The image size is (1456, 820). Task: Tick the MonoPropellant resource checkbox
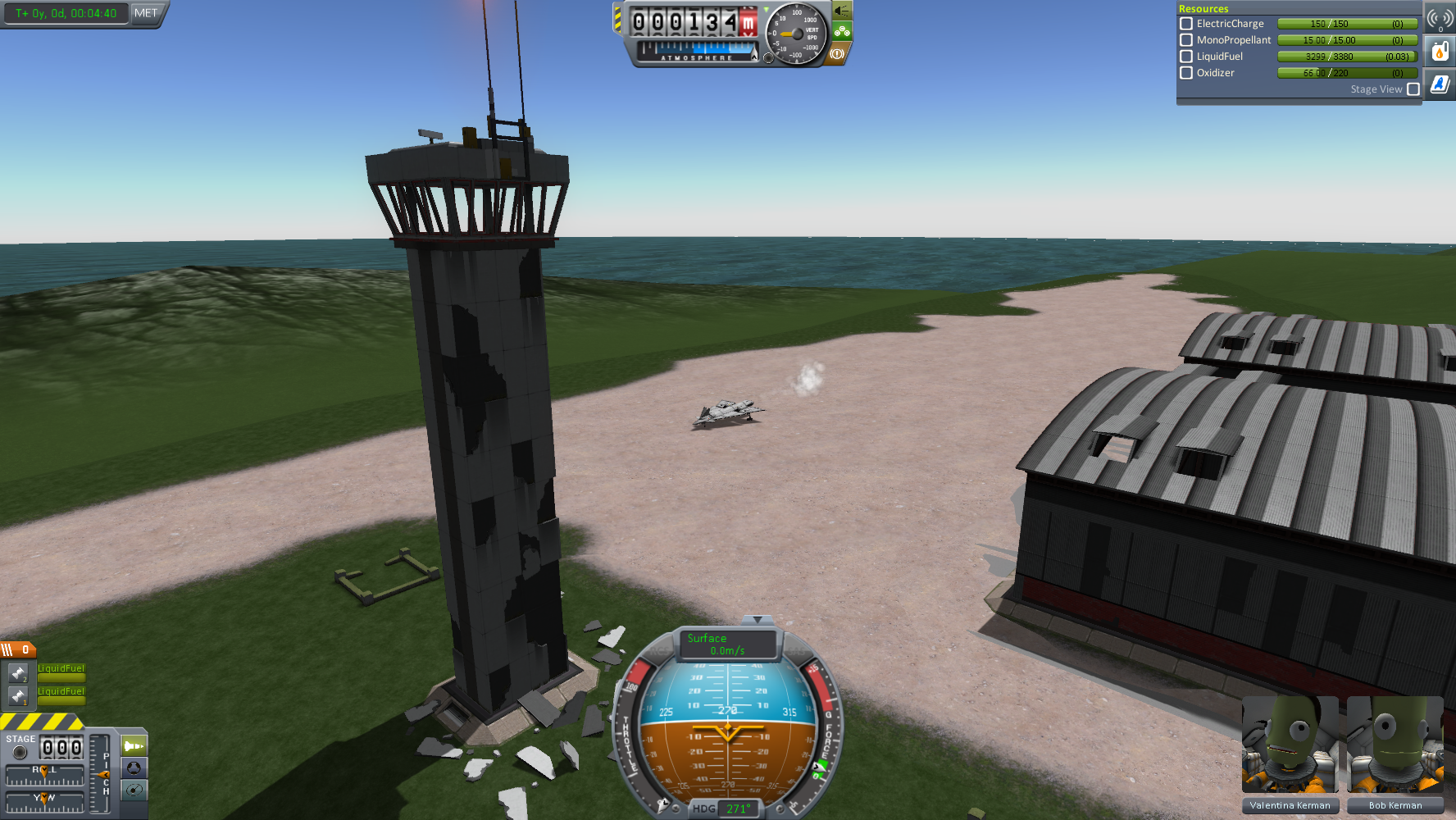[1185, 40]
